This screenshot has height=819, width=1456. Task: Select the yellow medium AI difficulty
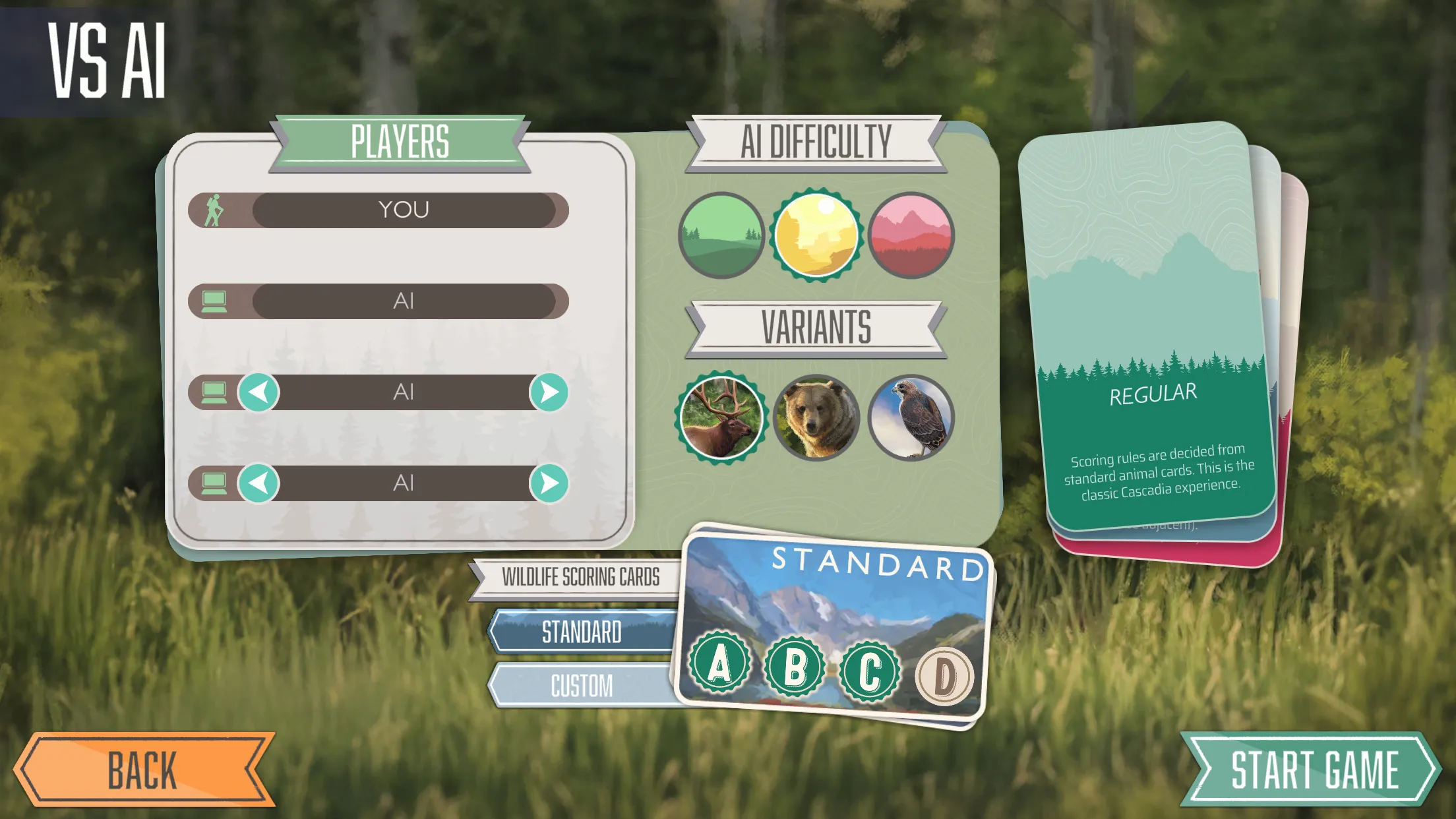pyautogui.click(x=818, y=236)
